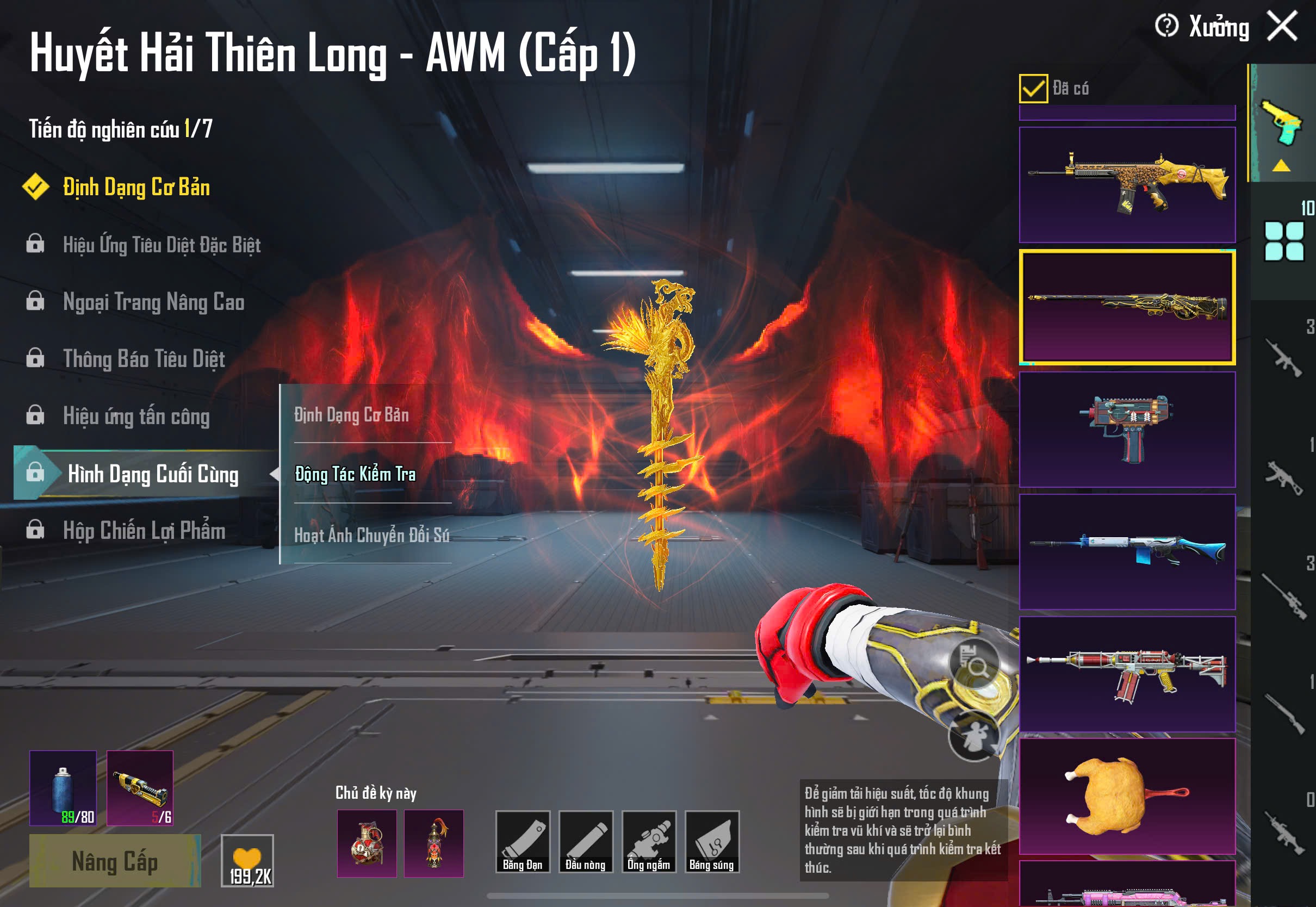Image resolution: width=1316 pixels, height=907 pixels.
Task: Choose Động Tác Kiểm Tra preview option
Action: pos(356,474)
